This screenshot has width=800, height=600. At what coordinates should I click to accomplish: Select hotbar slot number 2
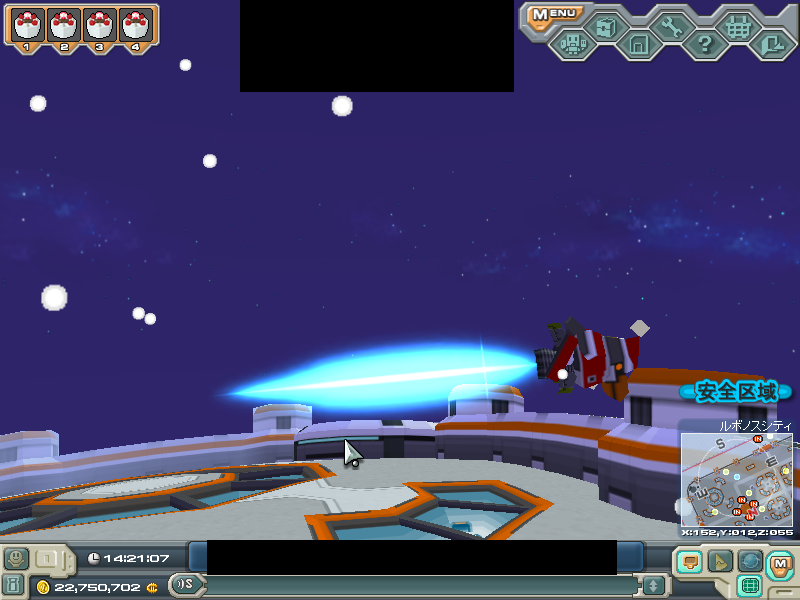click(63, 26)
